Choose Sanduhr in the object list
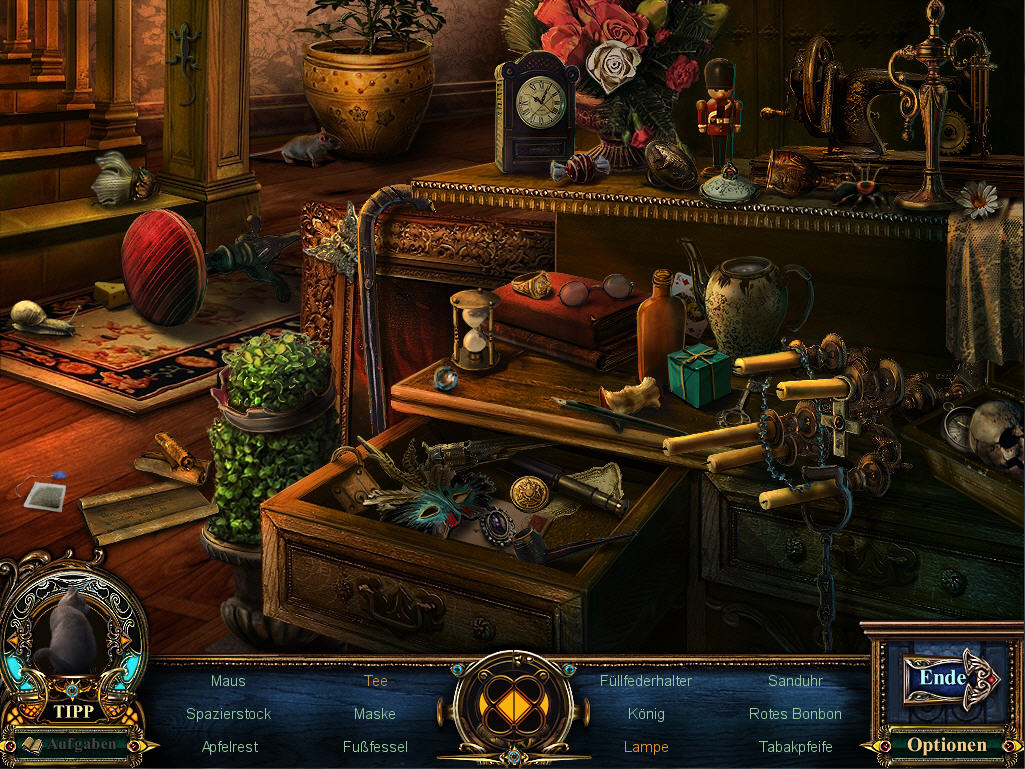Image resolution: width=1025 pixels, height=769 pixels. pyautogui.click(x=795, y=681)
